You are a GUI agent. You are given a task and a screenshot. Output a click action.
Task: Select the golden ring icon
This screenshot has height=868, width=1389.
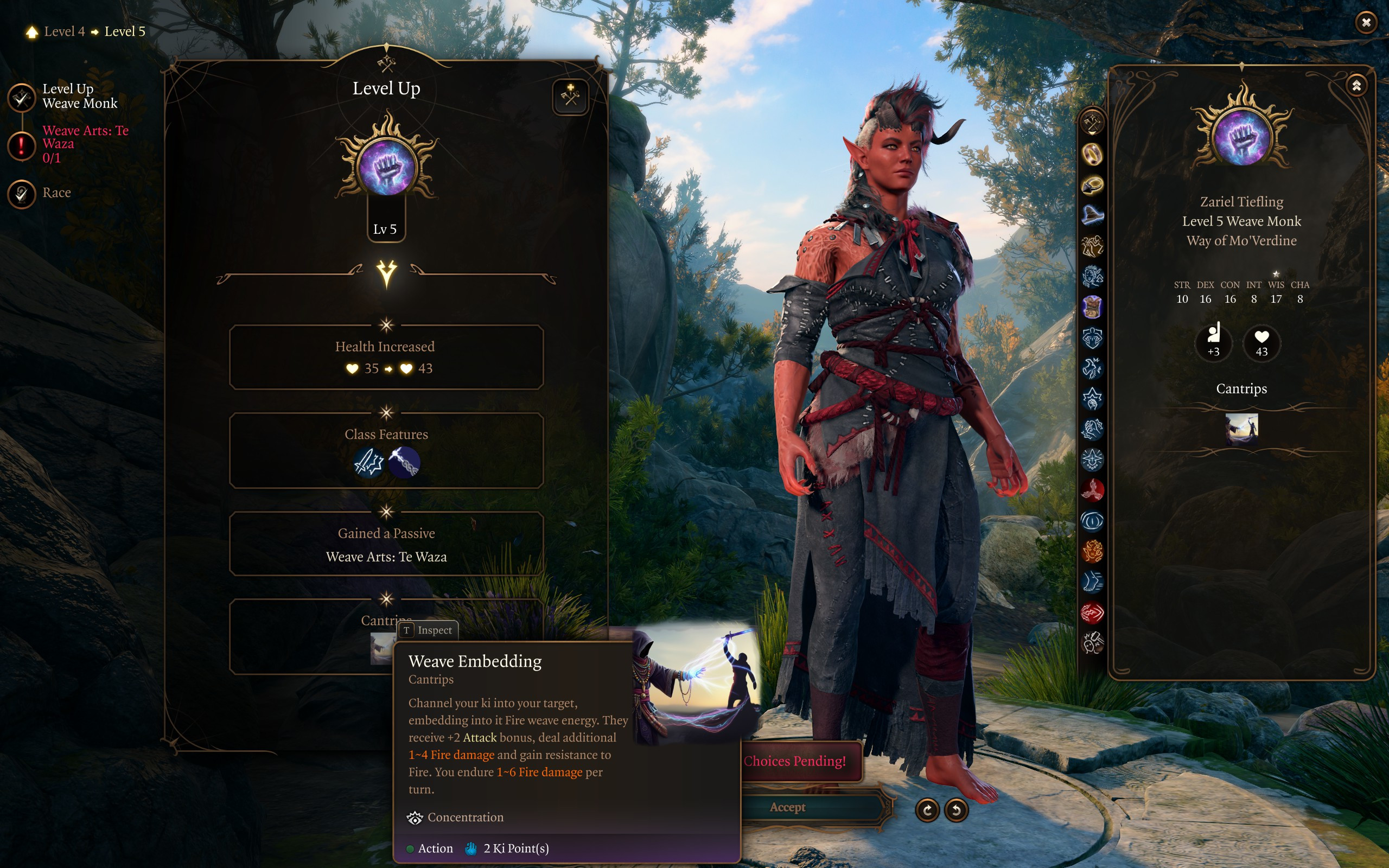coord(1092,154)
